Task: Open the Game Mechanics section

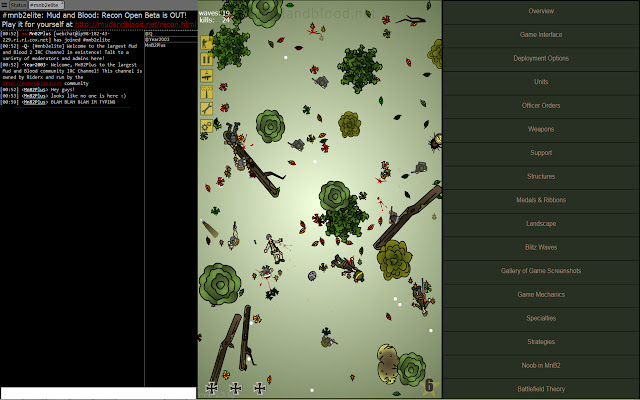Action: pyautogui.click(x=541, y=295)
